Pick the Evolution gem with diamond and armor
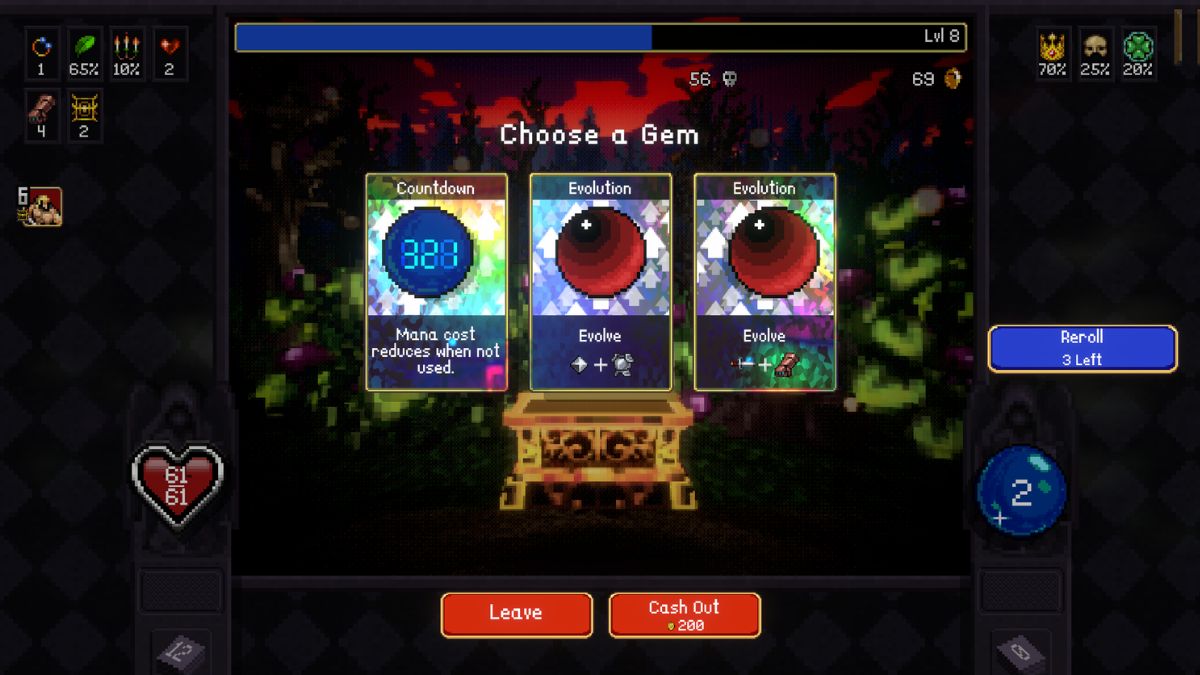This screenshot has width=1200, height=675. click(x=600, y=282)
